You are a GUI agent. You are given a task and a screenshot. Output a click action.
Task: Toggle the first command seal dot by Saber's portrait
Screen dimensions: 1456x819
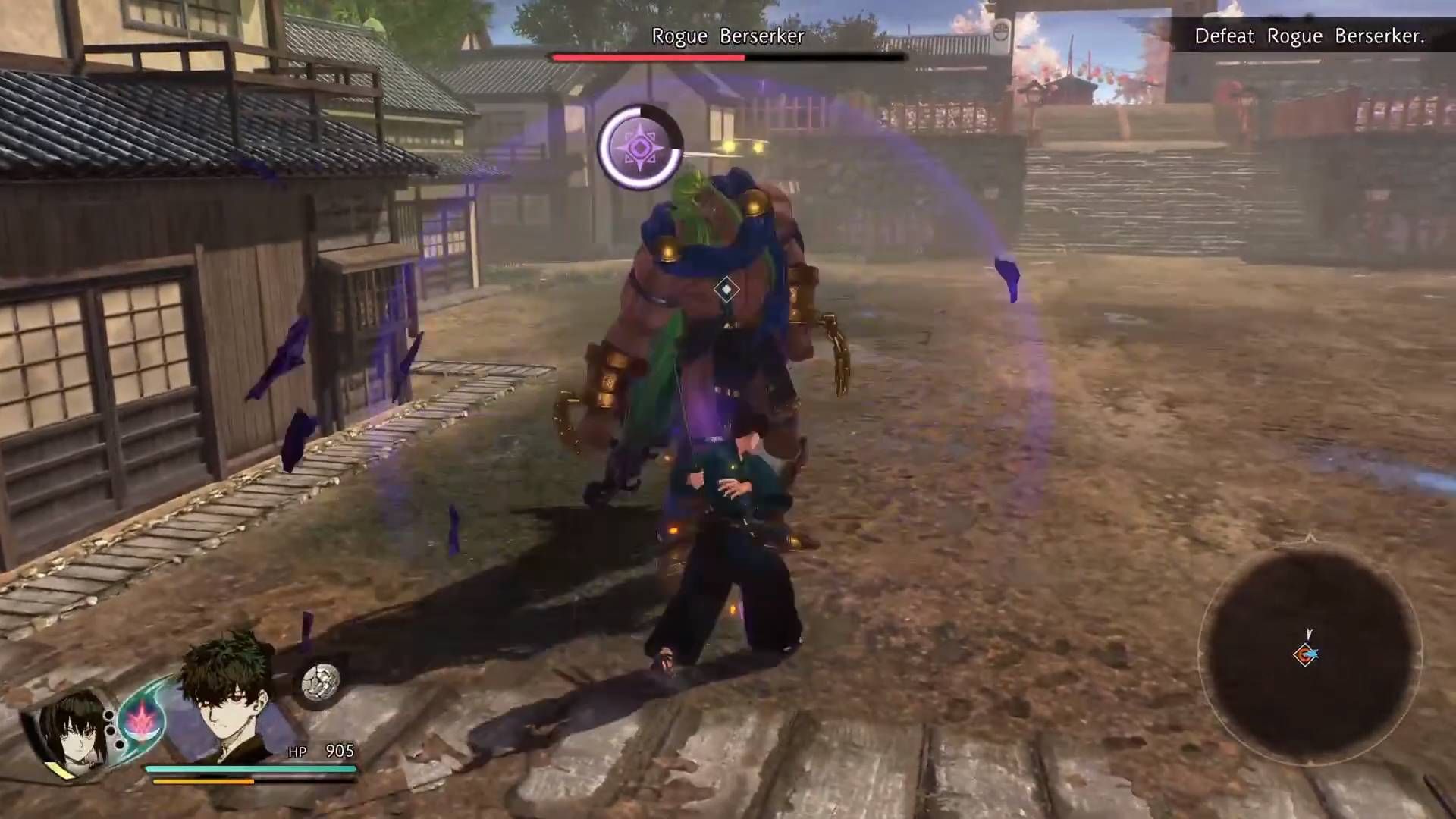[x=108, y=716]
